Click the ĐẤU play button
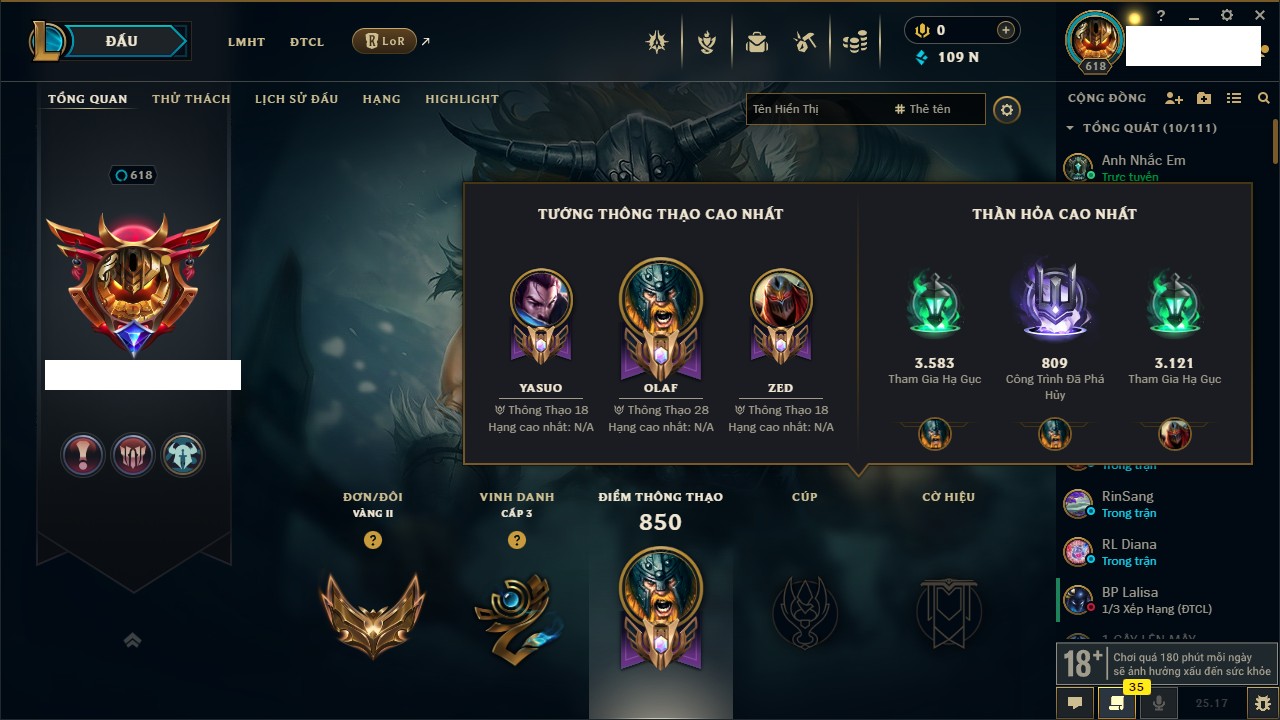 (x=121, y=41)
